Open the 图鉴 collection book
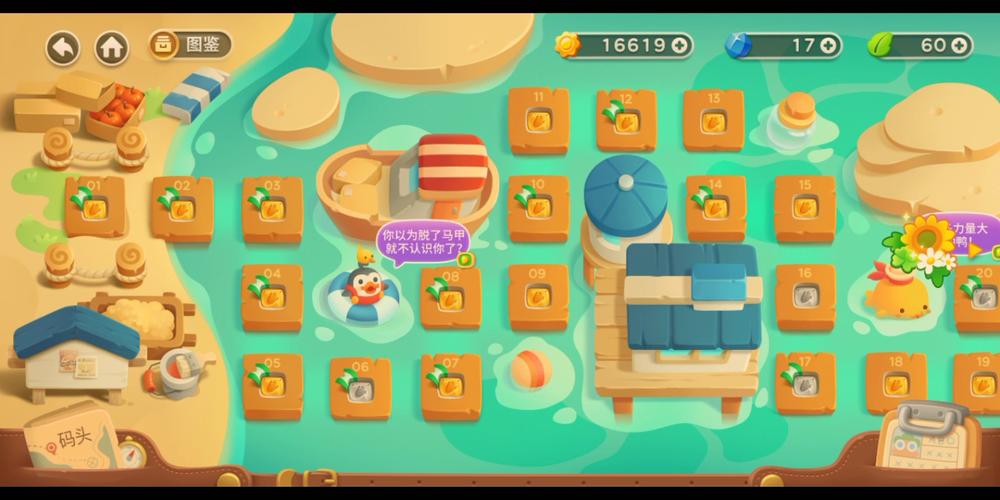1000x500 pixels. point(190,44)
